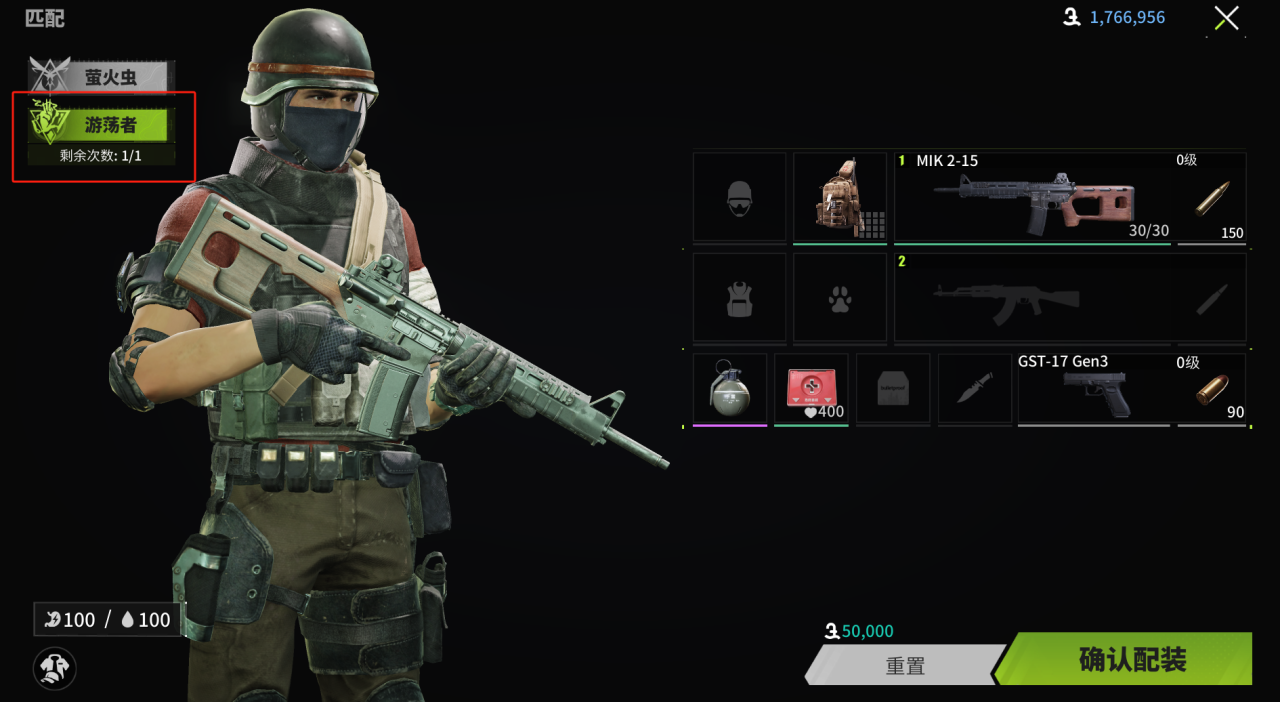The image size is (1280, 702).
Task: Select the MIK 2-15 rifle slot
Action: click(x=1032, y=197)
